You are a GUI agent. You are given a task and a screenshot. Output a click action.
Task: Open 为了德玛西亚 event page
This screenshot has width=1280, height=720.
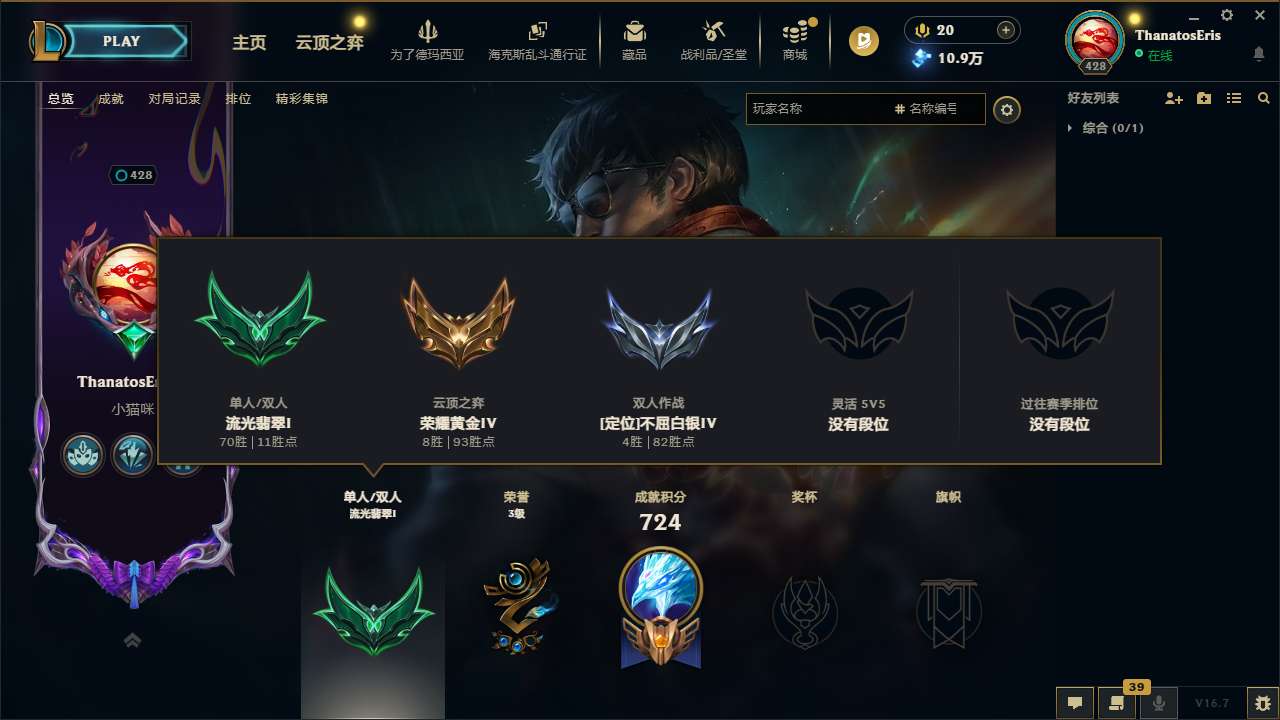[428, 41]
